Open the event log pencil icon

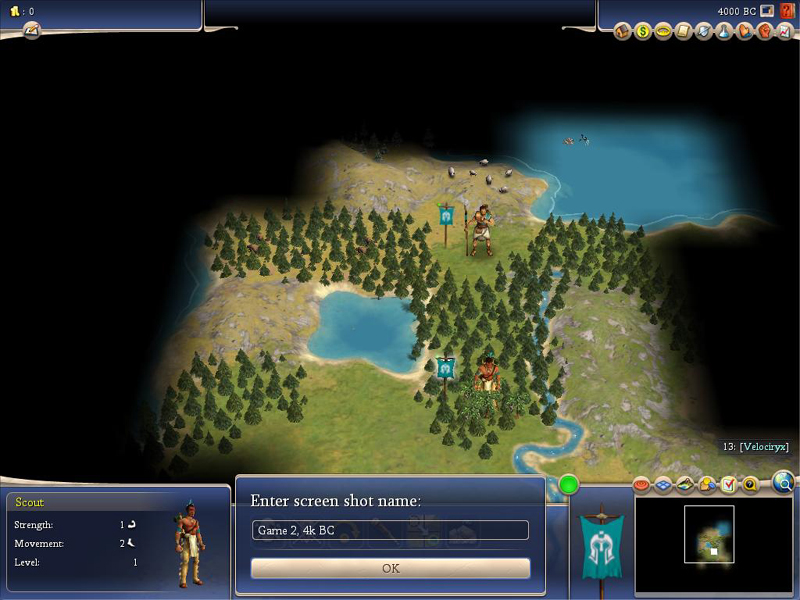coord(31,29)
